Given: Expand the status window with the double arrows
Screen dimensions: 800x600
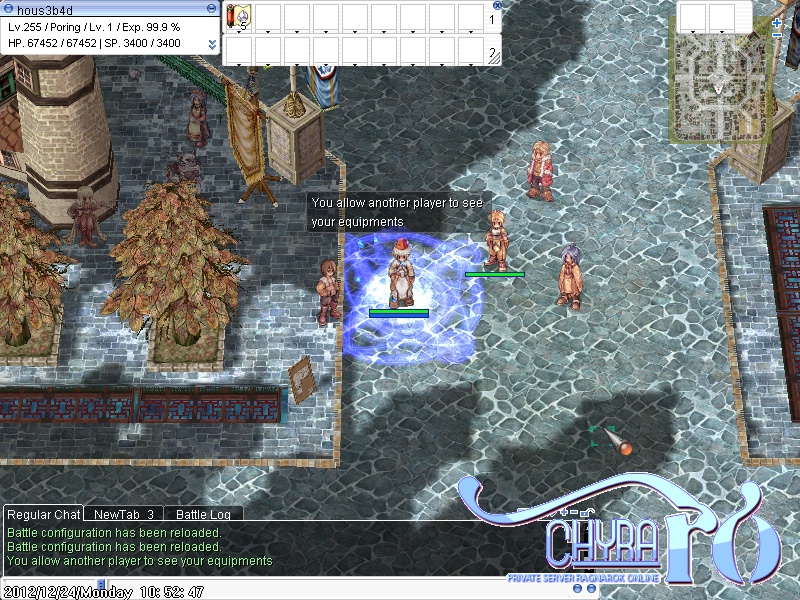Looking at the screenshot, I should coord(212,45).
